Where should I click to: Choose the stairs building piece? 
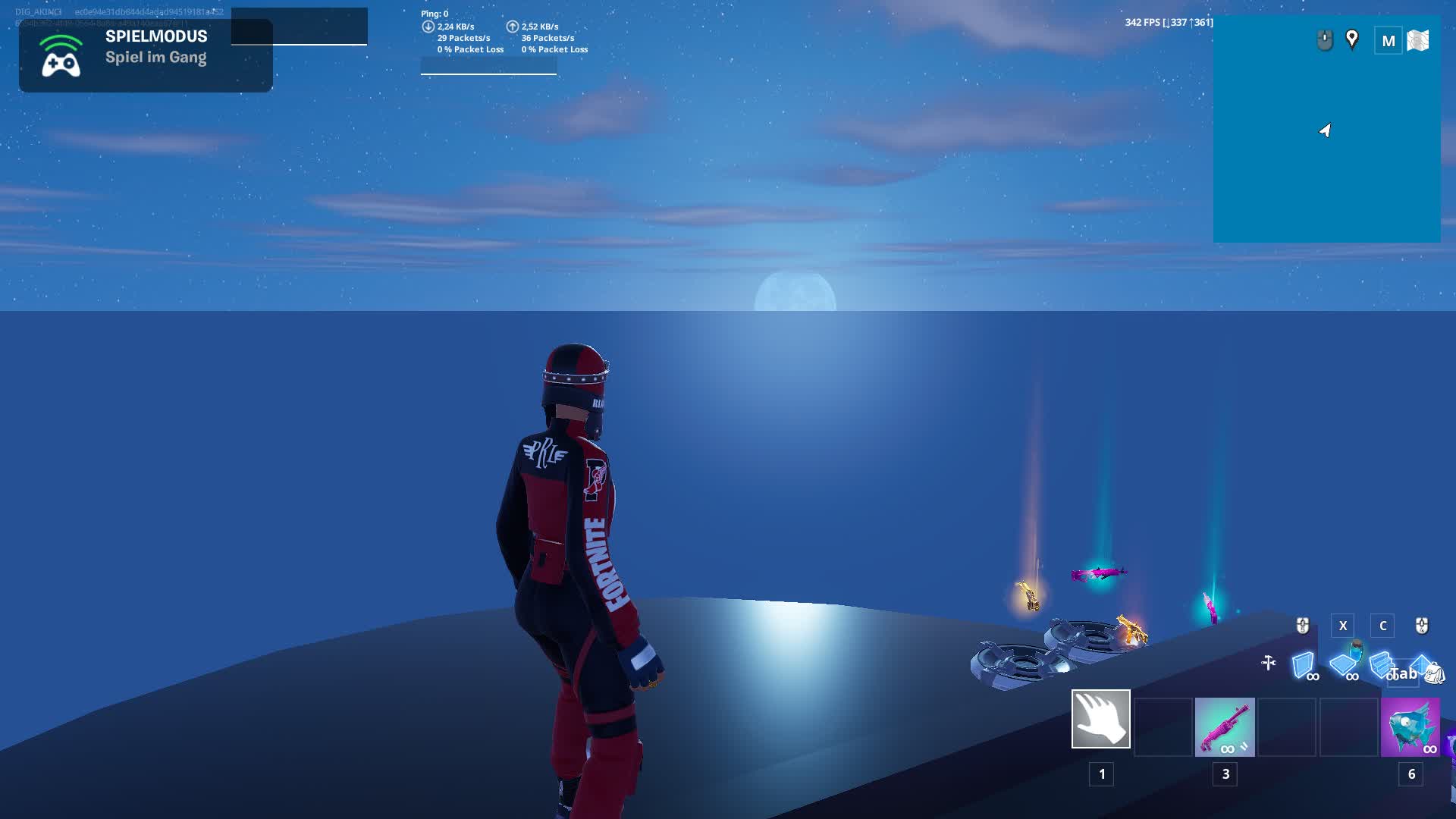[x=1380, y=664]
